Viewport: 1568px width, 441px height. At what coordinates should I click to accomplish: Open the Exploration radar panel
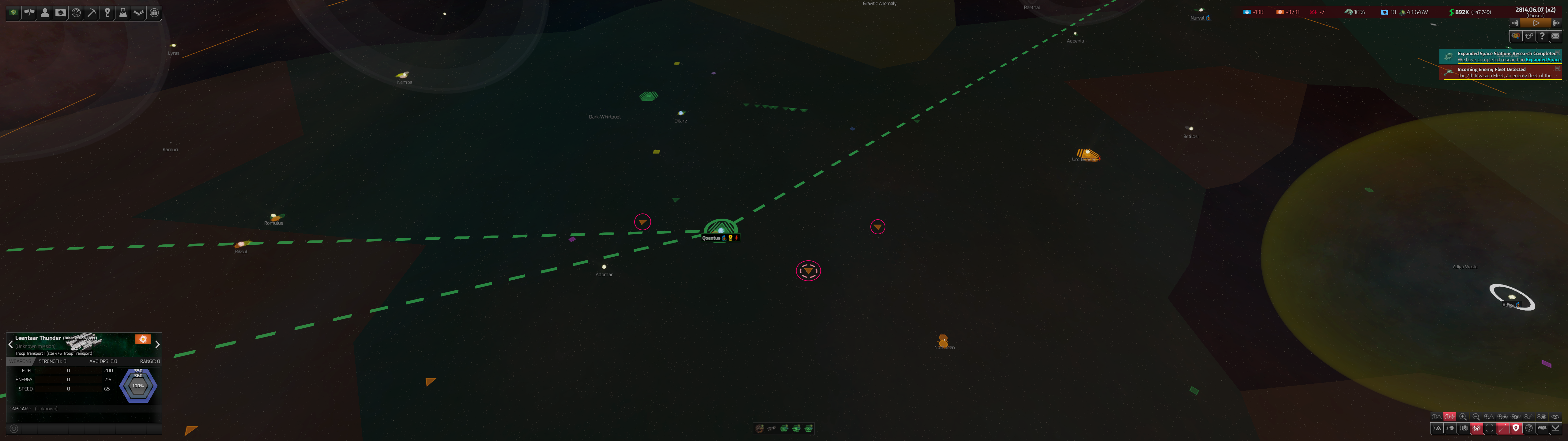tap(76, 13)
